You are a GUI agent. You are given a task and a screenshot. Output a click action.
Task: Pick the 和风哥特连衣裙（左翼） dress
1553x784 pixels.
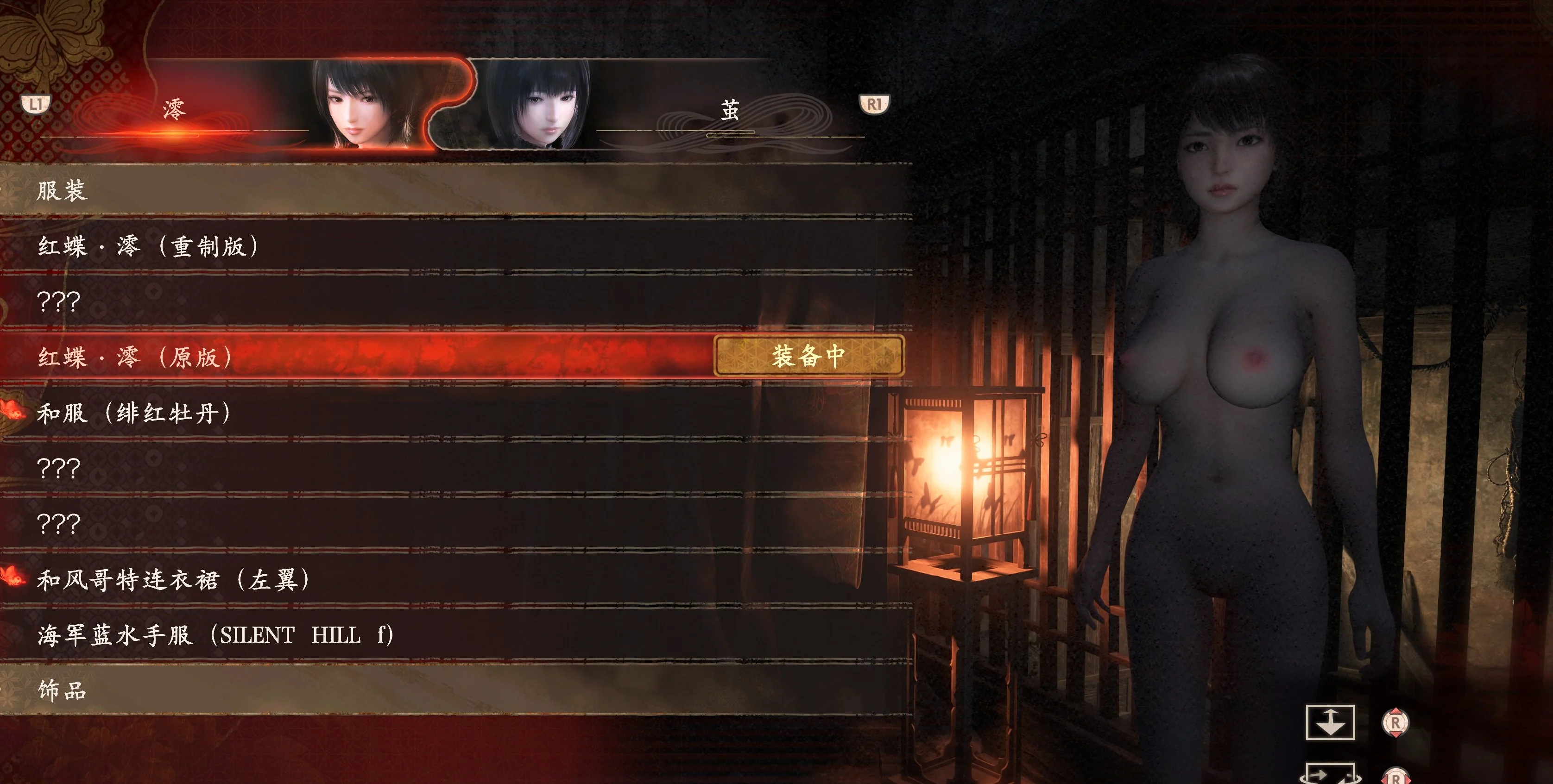pos(174,580)
